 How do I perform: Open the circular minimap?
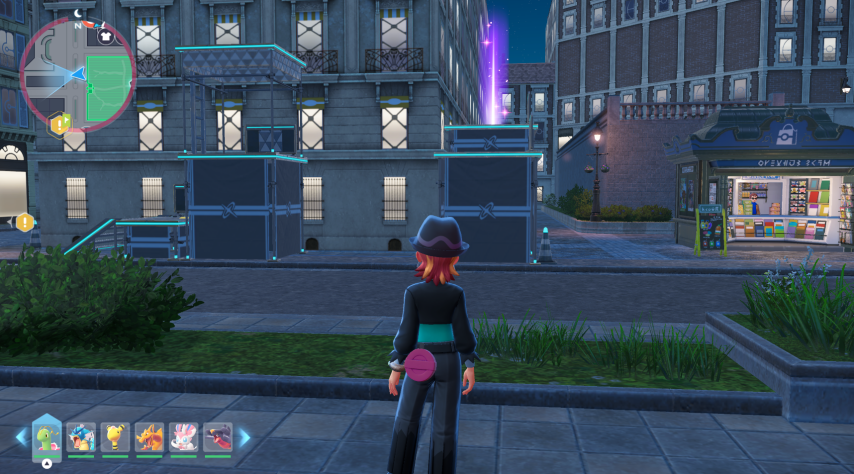pos(77,75)
